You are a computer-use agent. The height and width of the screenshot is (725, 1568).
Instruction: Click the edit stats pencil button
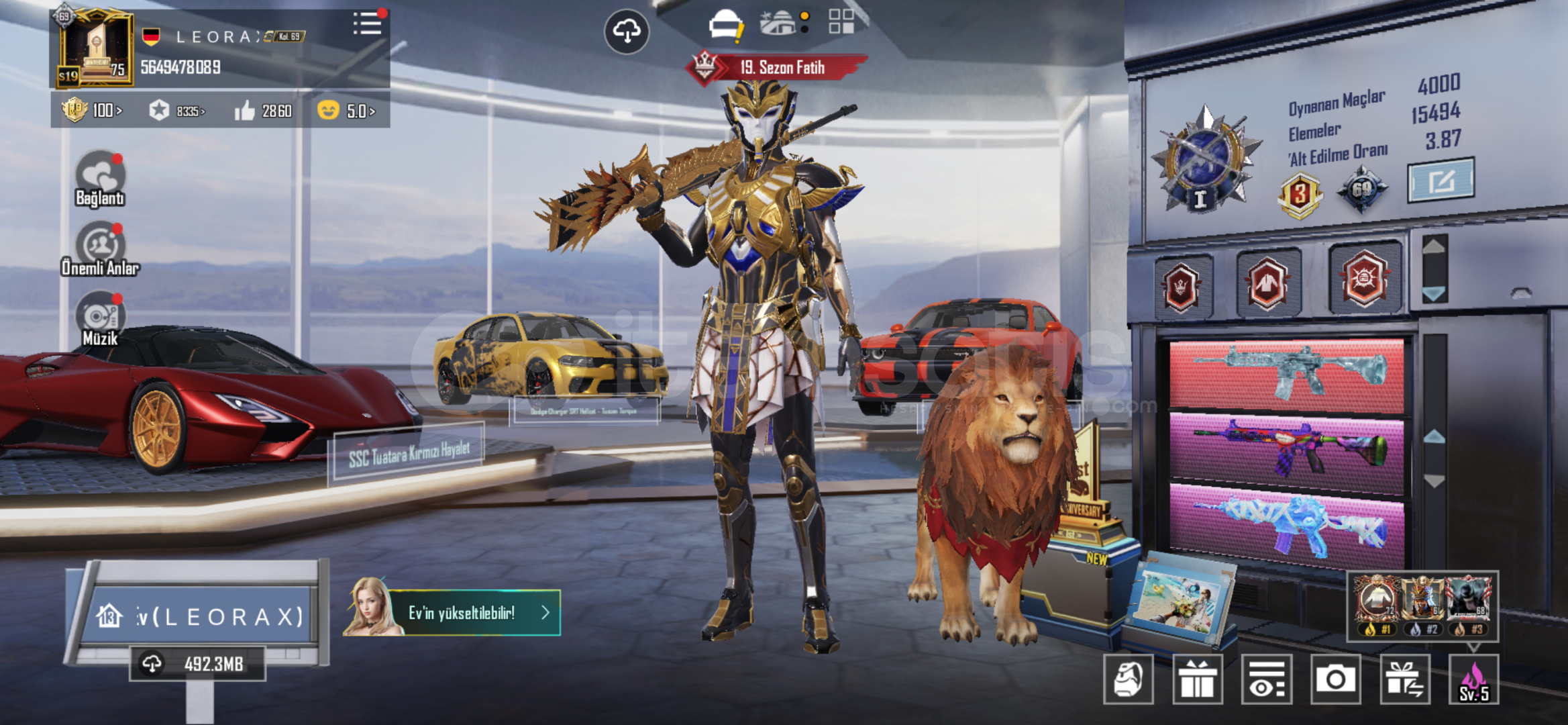pos(1440,180)
